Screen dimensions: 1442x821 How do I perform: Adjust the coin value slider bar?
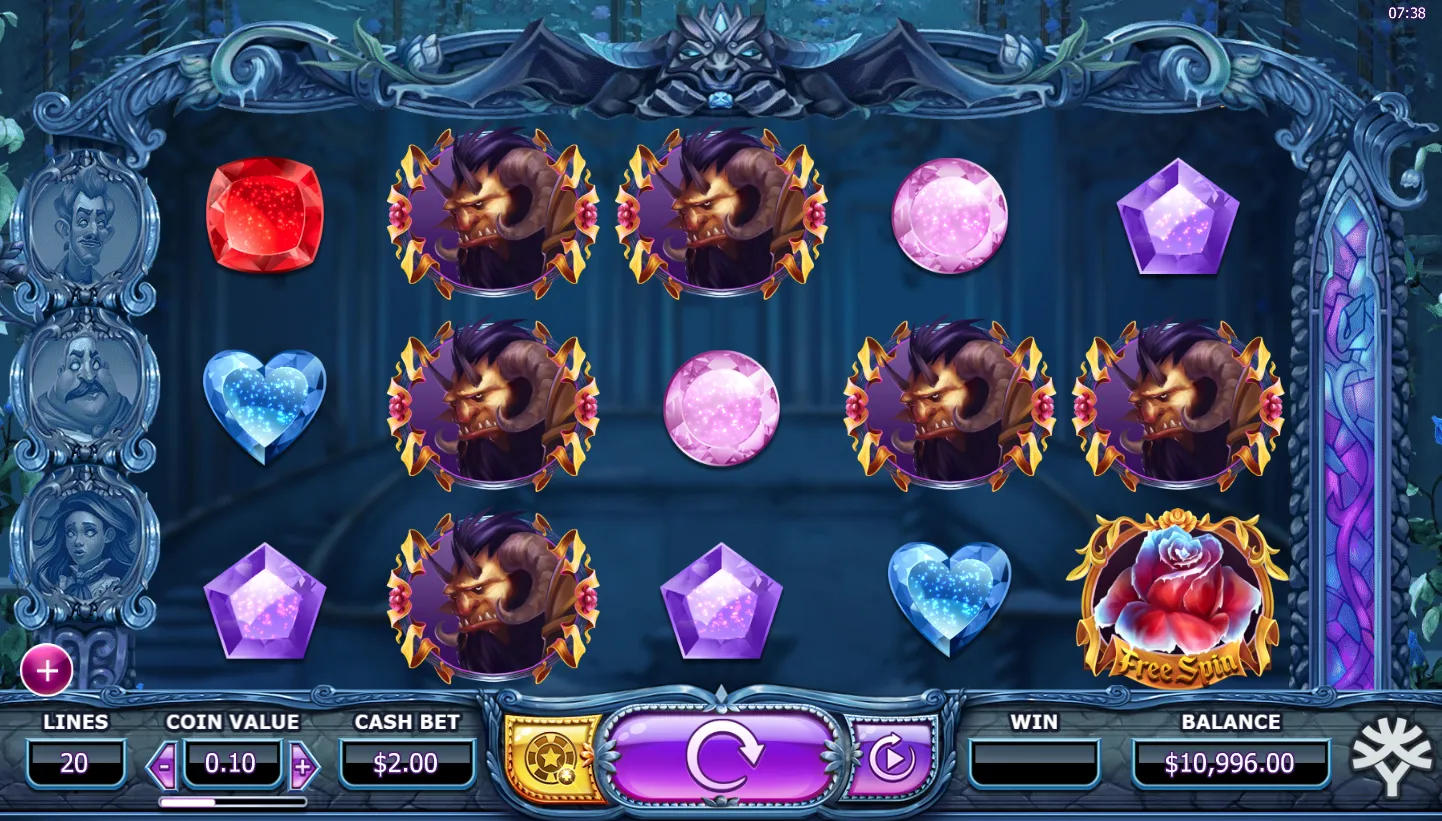[233, 802]
